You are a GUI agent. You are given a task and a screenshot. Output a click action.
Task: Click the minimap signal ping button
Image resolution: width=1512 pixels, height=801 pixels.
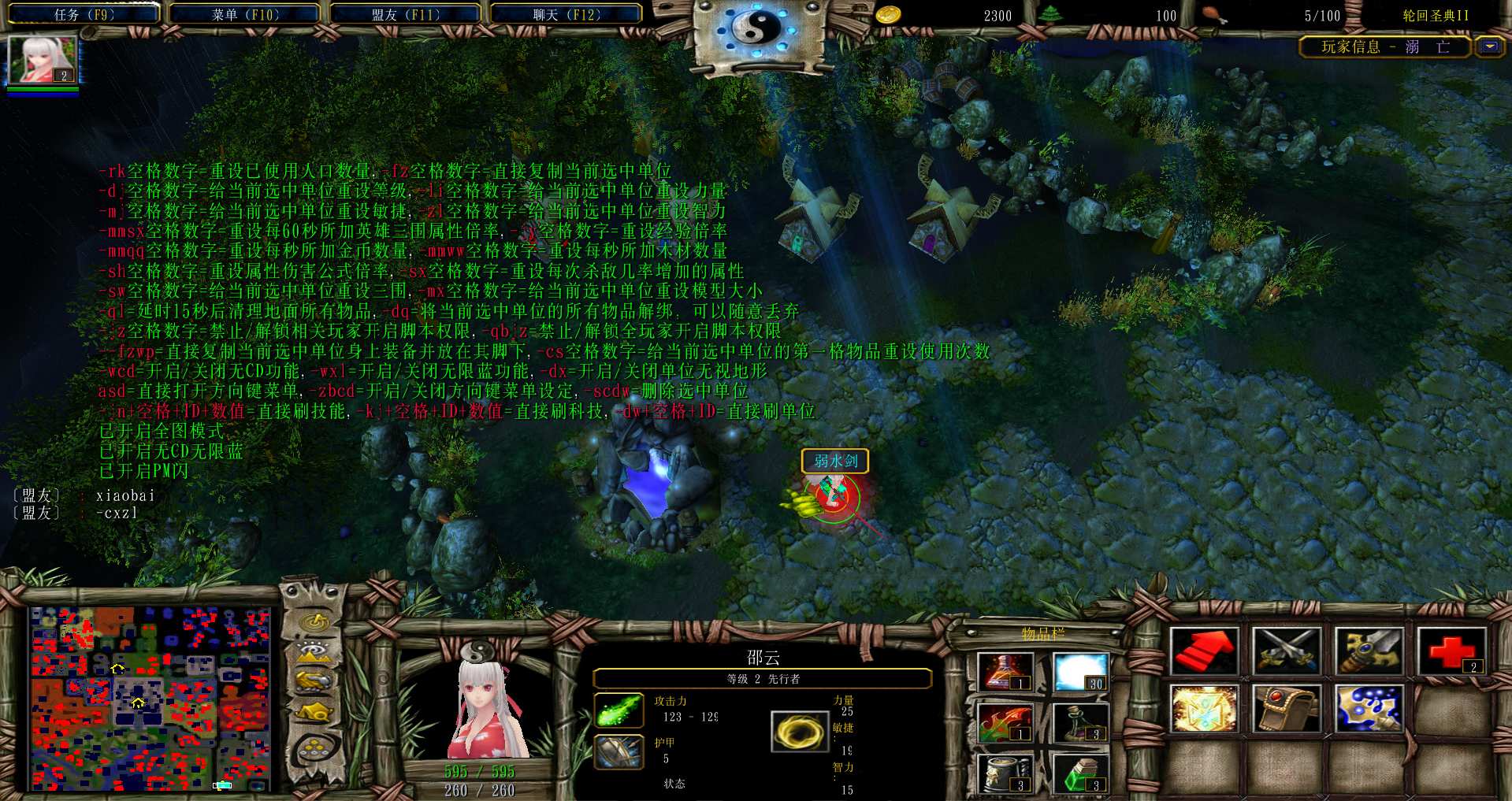pyautogui.click(x=315, y=622)
